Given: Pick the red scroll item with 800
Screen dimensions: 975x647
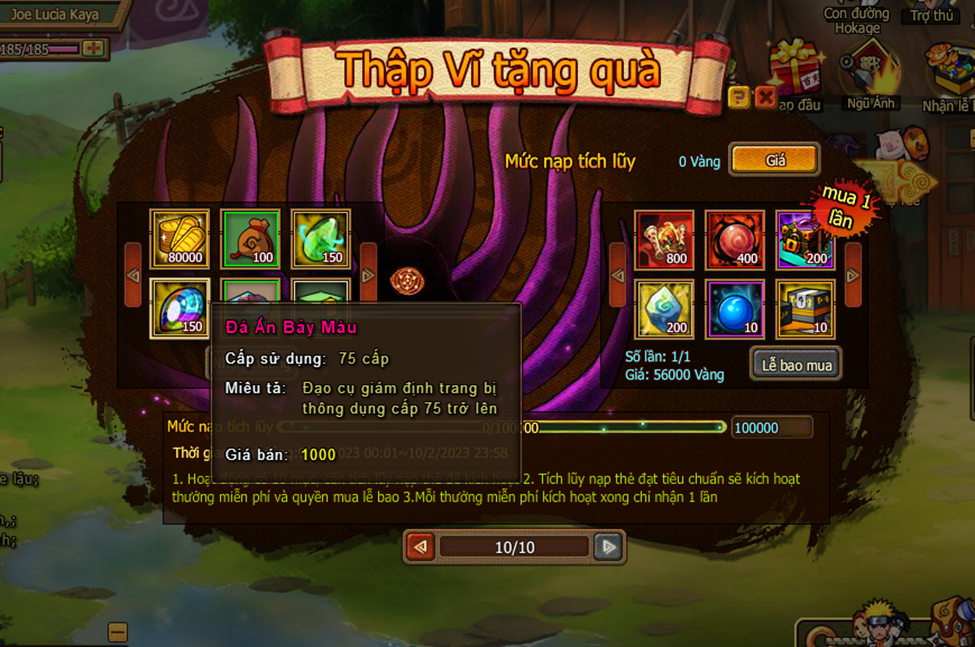Looking at the screenshot, I should pos(664,239).
